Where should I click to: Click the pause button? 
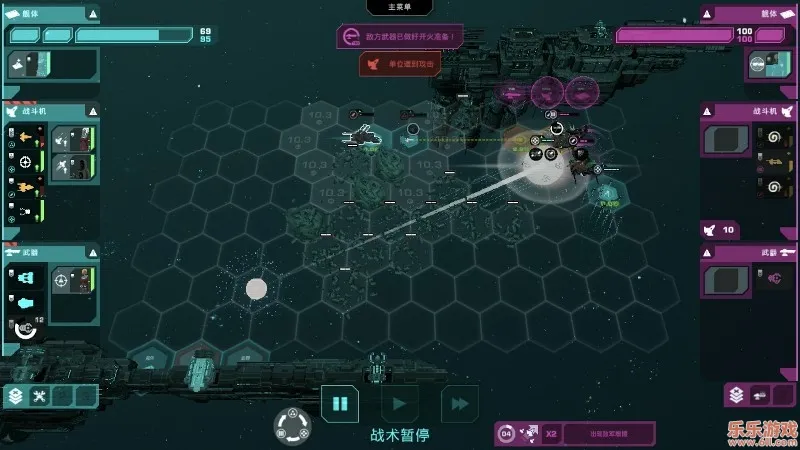pyautogui.click(x=339, y=404)
